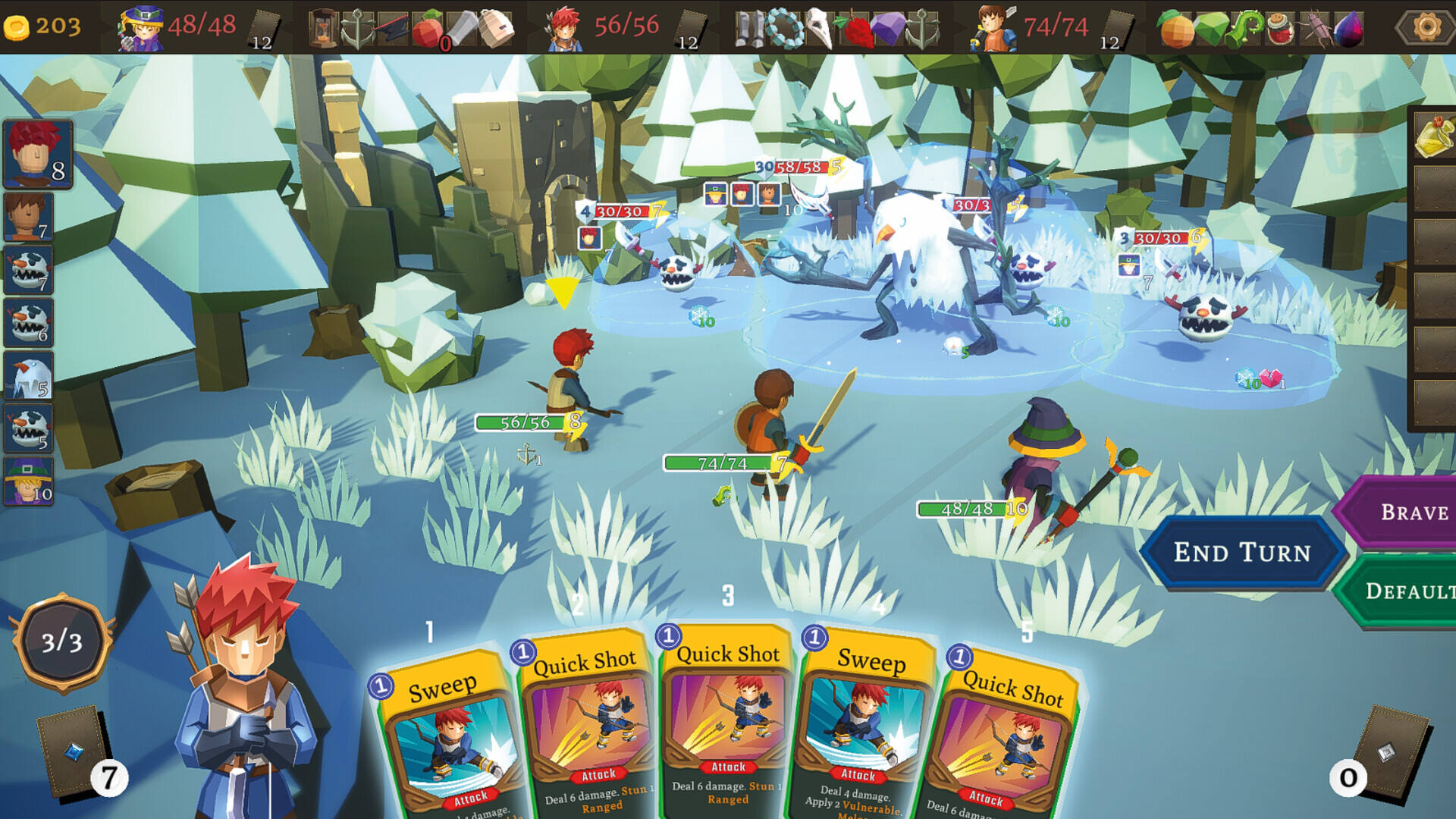The width and height of the screenshot is (1456, 819).
Task: Inspect the bird skull relic icon
Action: (819, 29)
